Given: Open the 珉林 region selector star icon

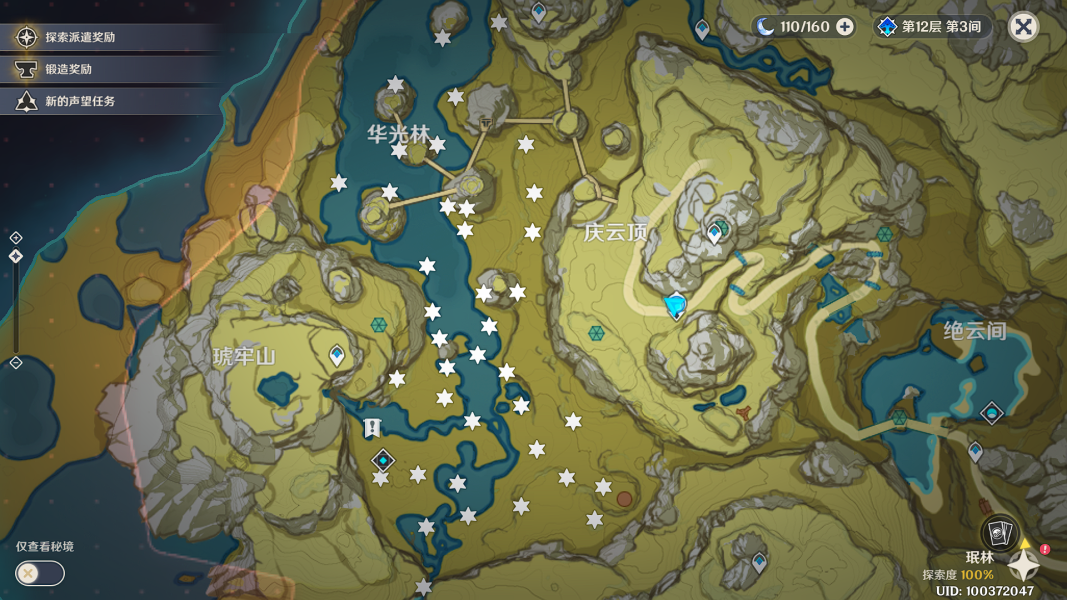Looking at the screenshot, I should click(1024, 565).
